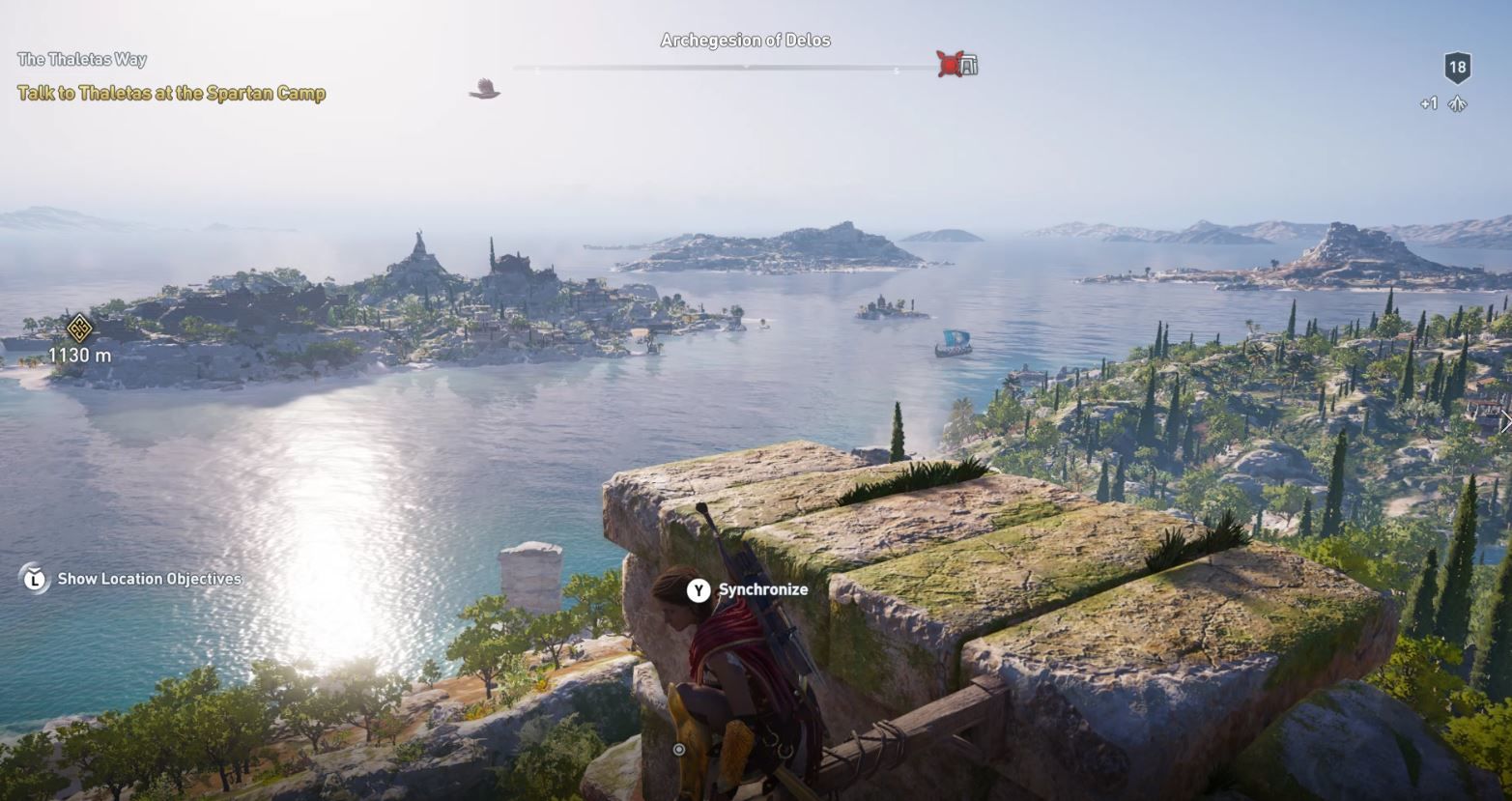Expand the objective marker on the compass bar
Image resolution: width=1512 pixels, height=801 pixels.
745,67
